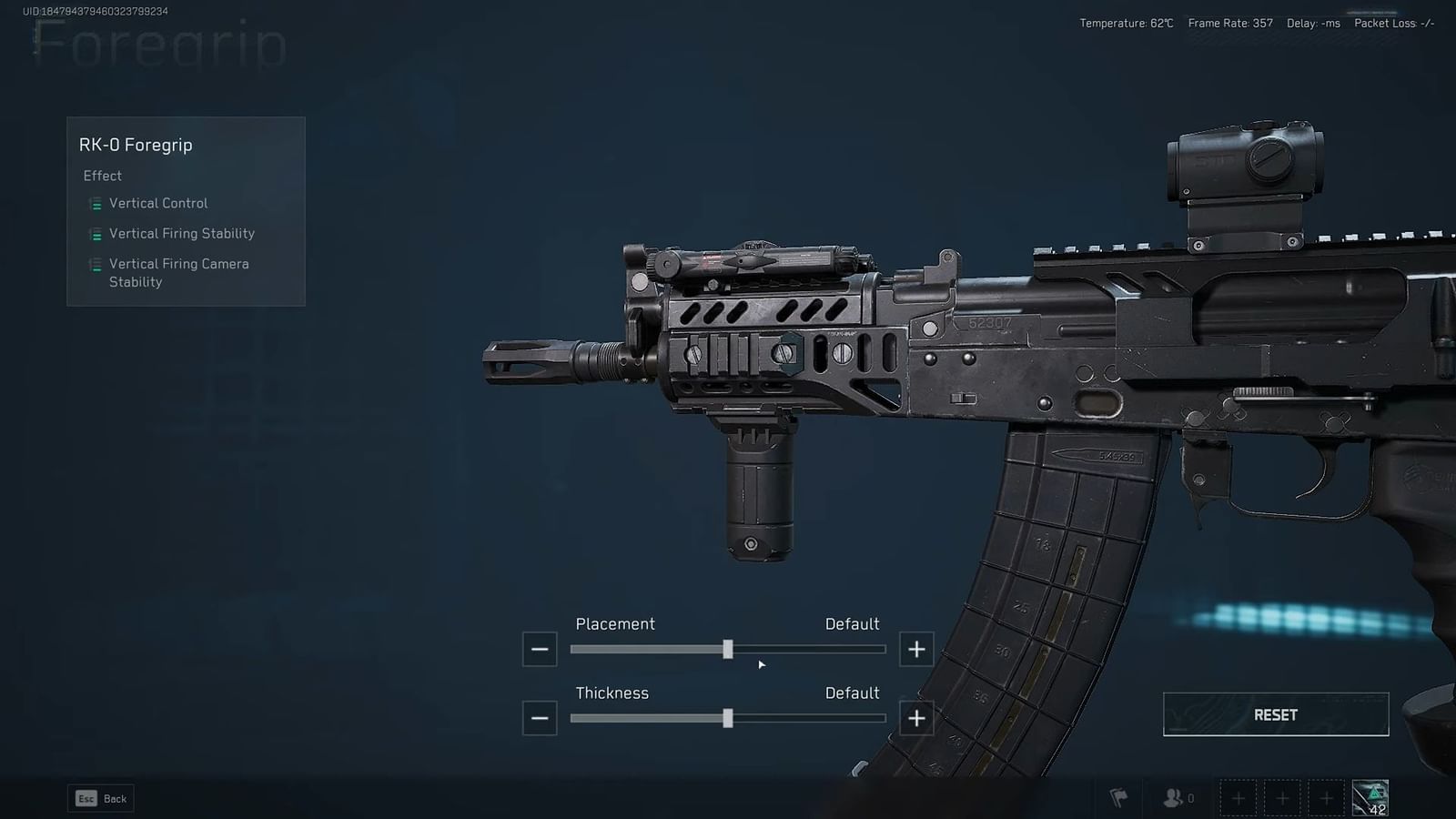Click the Back button with Esc label
Screen dimensions: 1456x819
click(100, 798)
